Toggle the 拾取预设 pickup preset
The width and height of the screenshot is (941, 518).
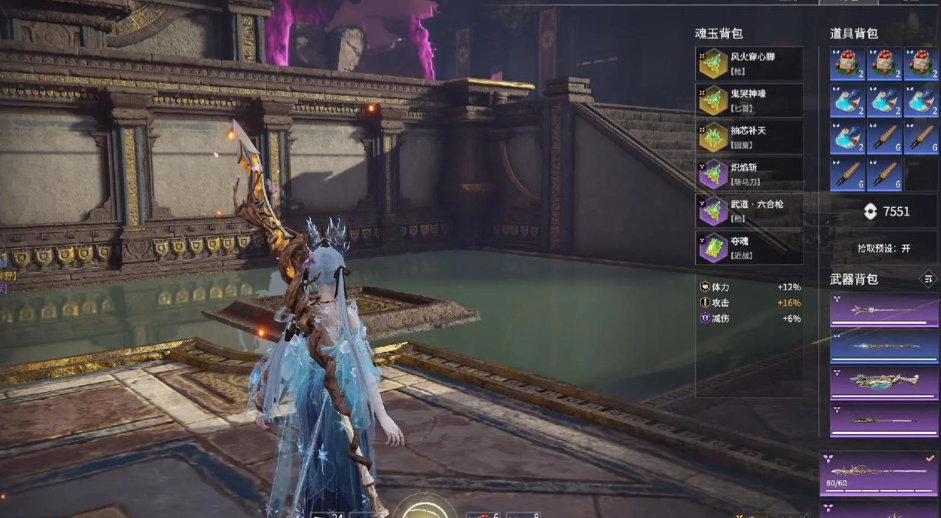[x=884, y=248]
